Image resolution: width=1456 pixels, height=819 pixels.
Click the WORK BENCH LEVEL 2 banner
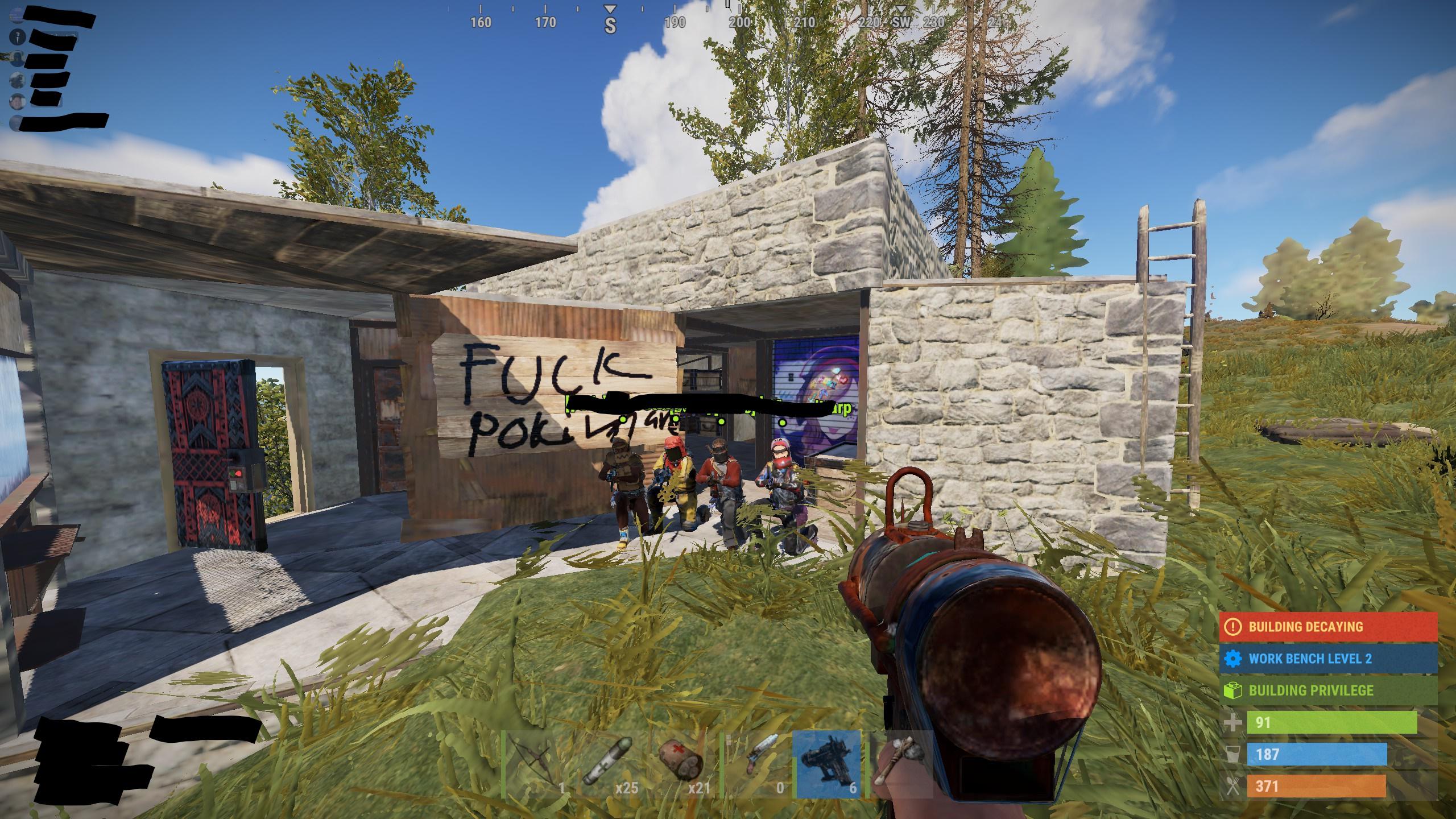(1325, 659)
